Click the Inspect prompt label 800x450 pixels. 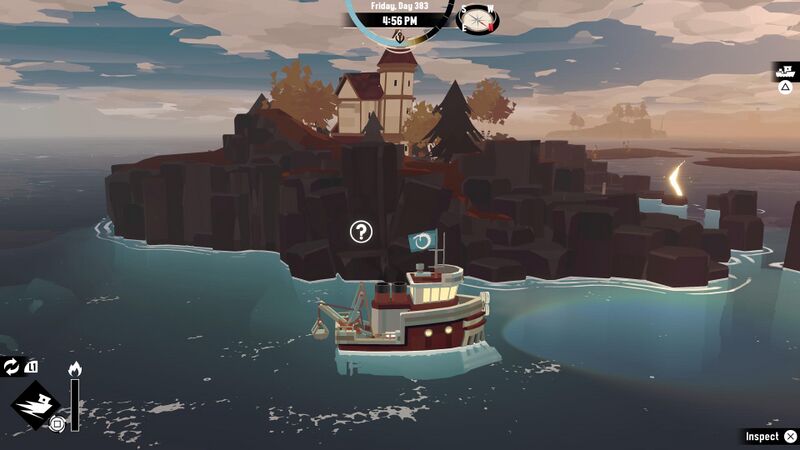click(762, 436)
